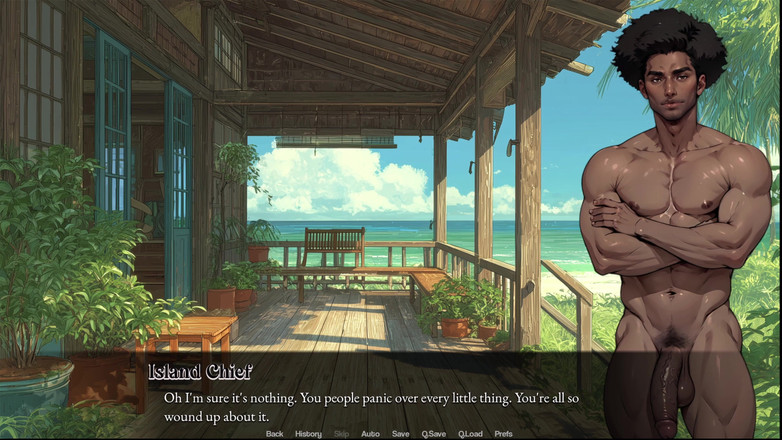Toggle Skip mode in quick menu
Image resolution: width=782 pixels, height=440 pixels.
(341, 434)
